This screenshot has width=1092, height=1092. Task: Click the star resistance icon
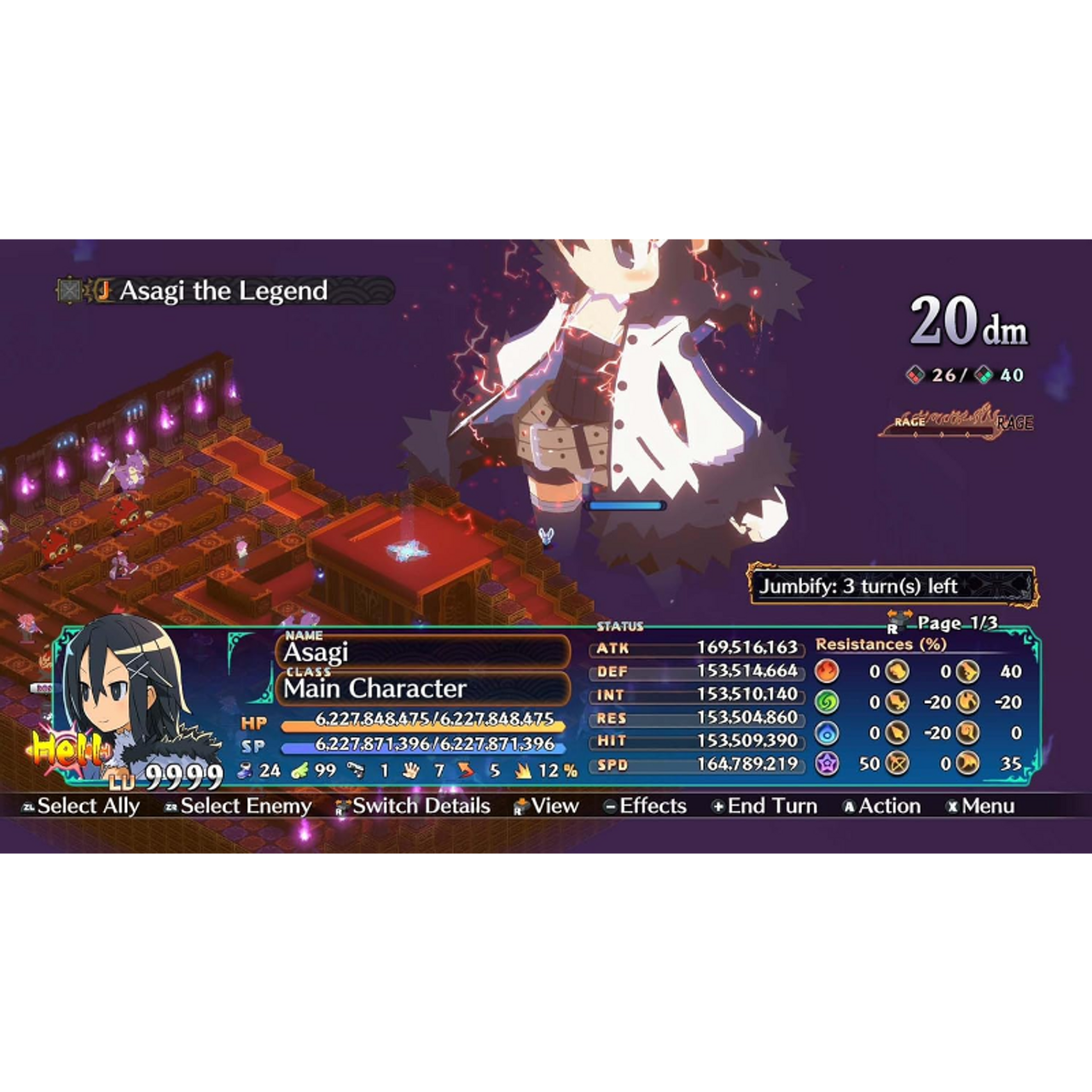(827, 764)
